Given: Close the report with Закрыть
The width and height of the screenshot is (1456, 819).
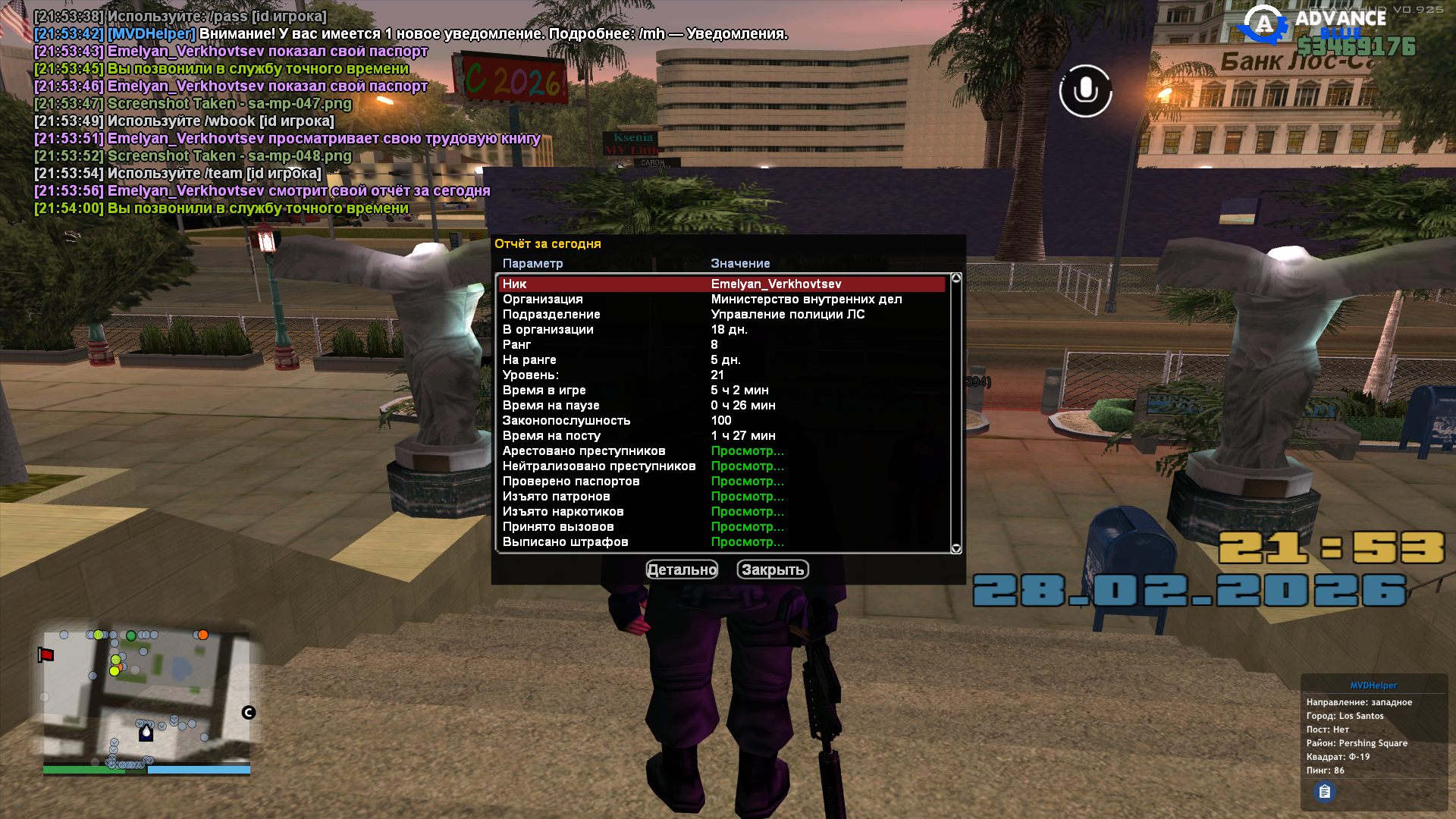Looking at the screenshot, I should click(x=773, y=570).
